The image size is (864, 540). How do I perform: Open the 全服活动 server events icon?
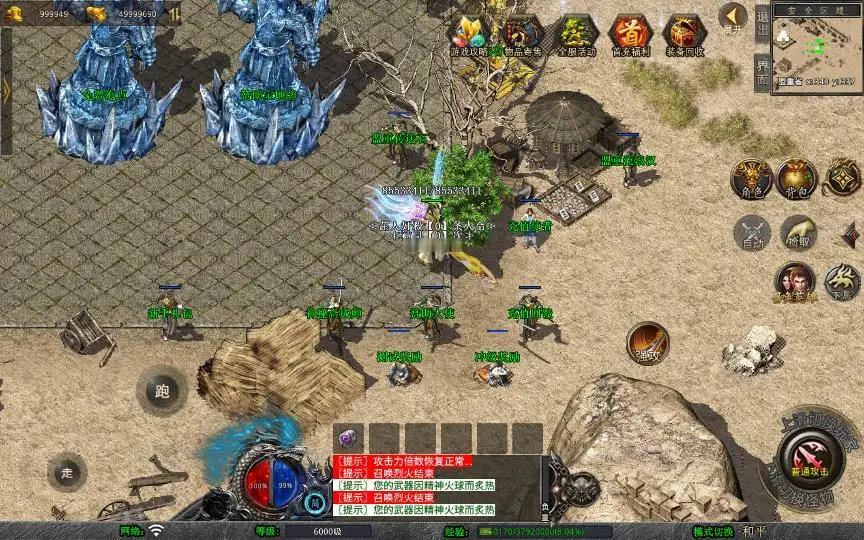pyautogui.click(x=576, y=35)
